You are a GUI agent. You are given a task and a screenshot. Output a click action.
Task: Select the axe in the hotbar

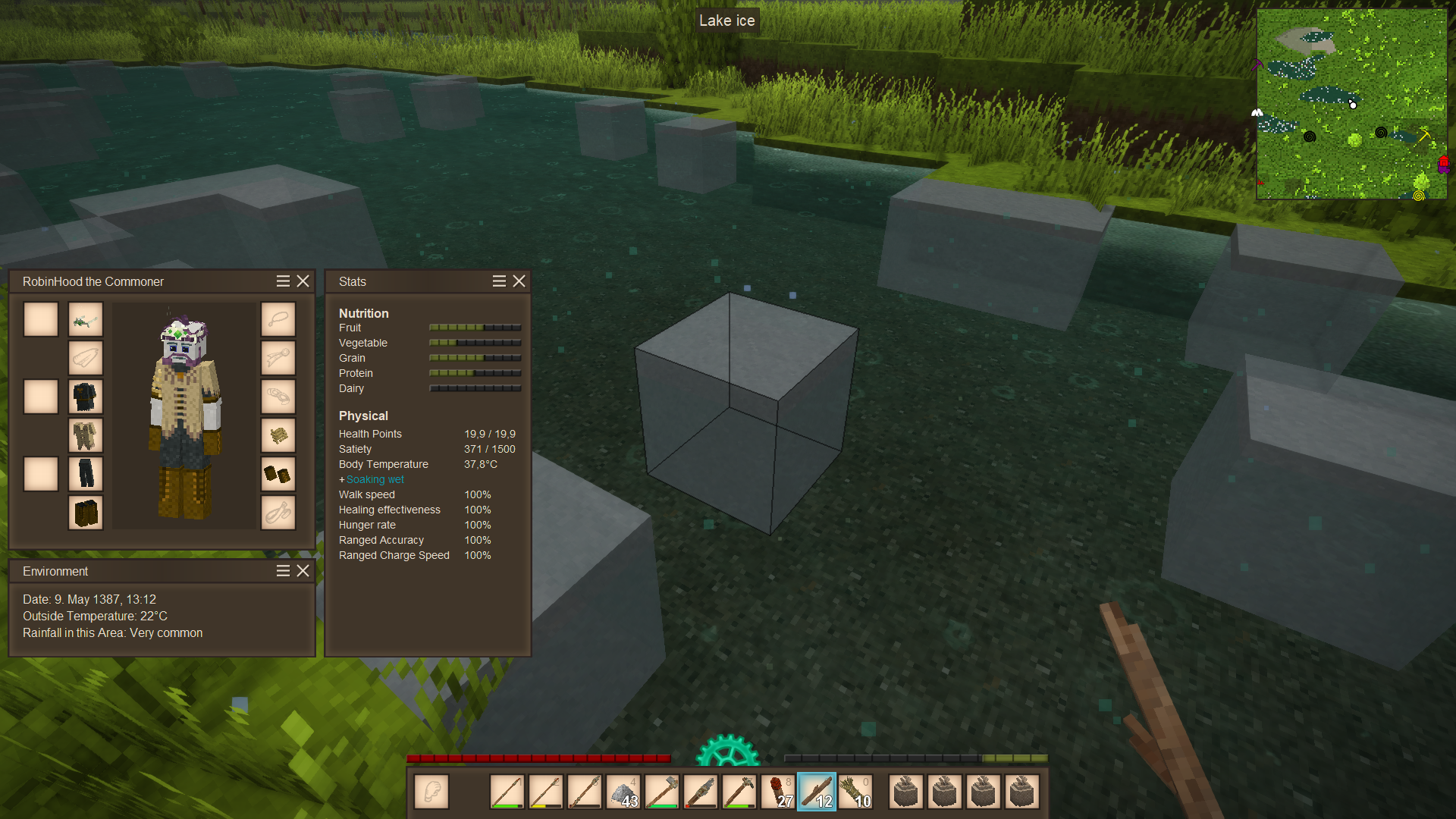click(x=662, y=792)
